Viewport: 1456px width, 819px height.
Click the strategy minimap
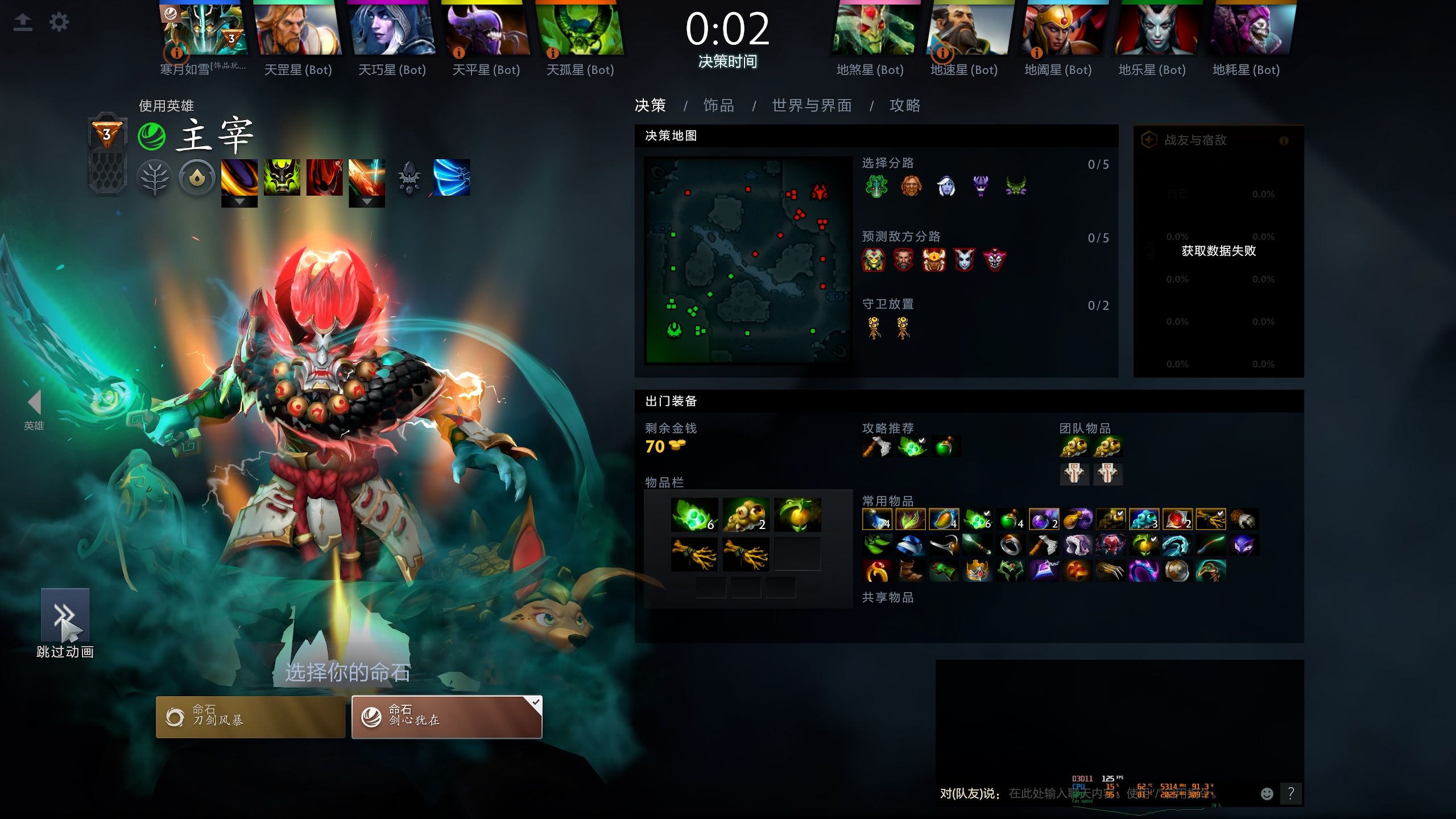(747, 260)
